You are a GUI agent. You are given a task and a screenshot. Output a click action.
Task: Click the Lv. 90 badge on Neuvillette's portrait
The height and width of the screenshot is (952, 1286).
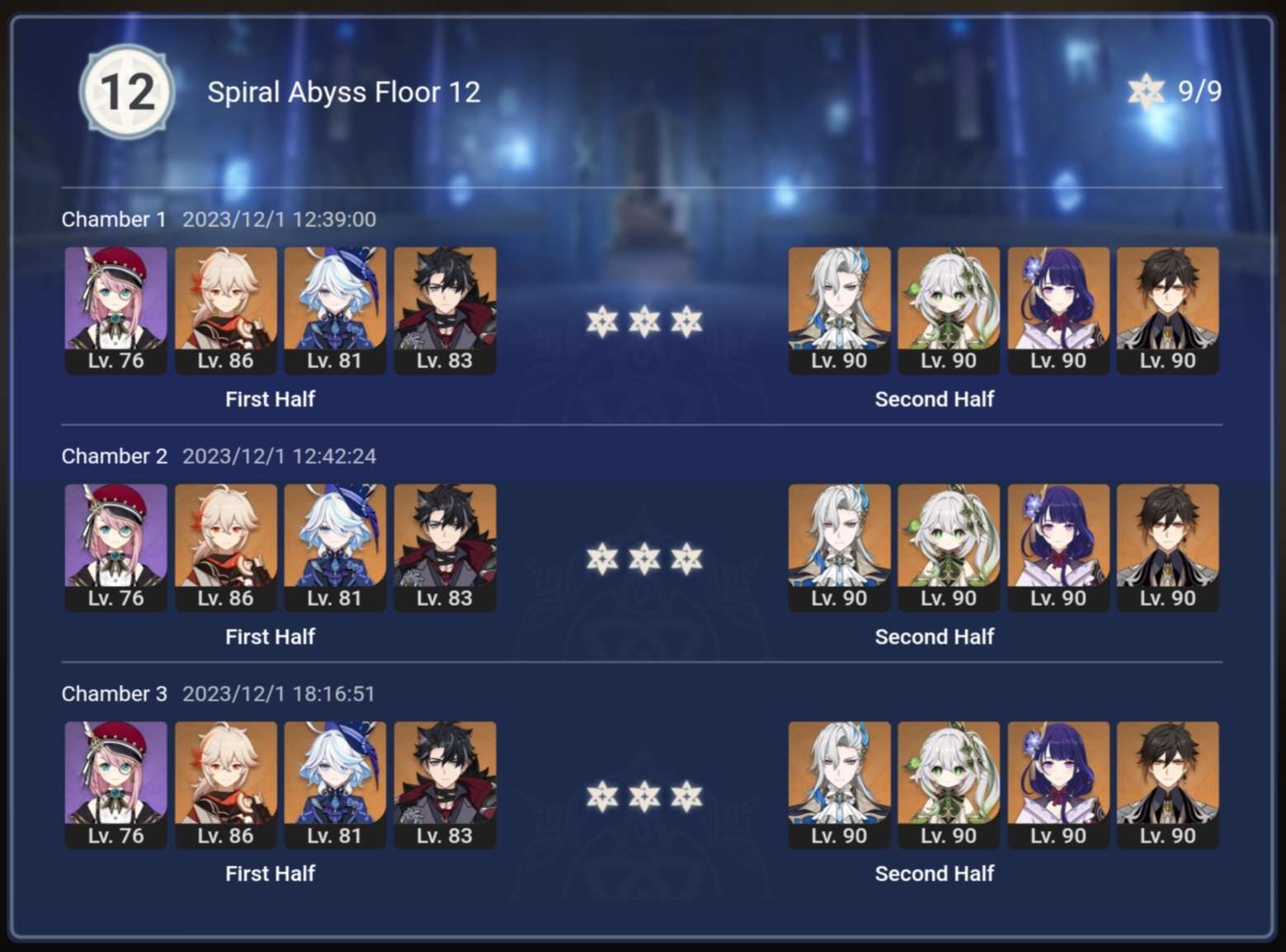point(839,361)
